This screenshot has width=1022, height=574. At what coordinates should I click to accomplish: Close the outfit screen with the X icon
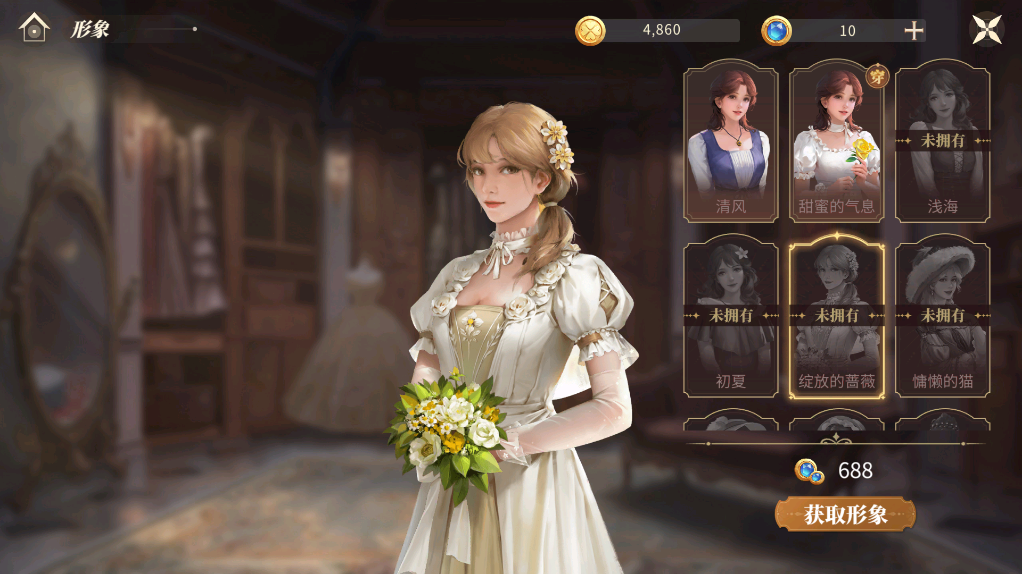point(987,29)
